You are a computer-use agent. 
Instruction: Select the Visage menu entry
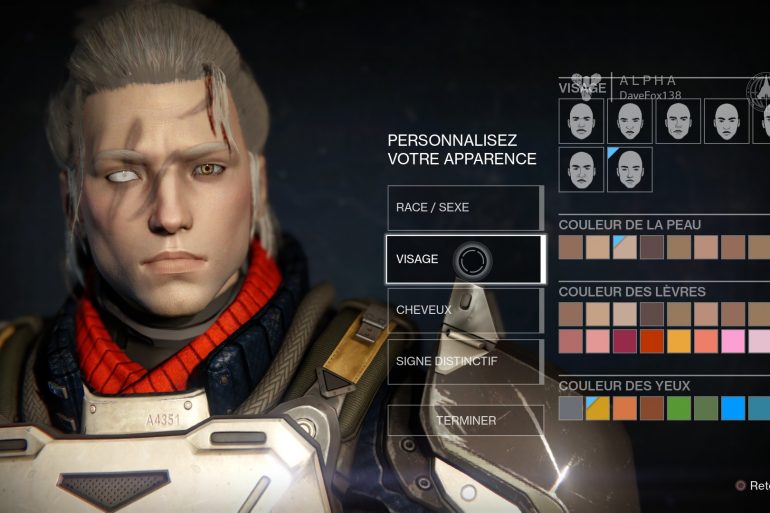click(x=464, y=259)
